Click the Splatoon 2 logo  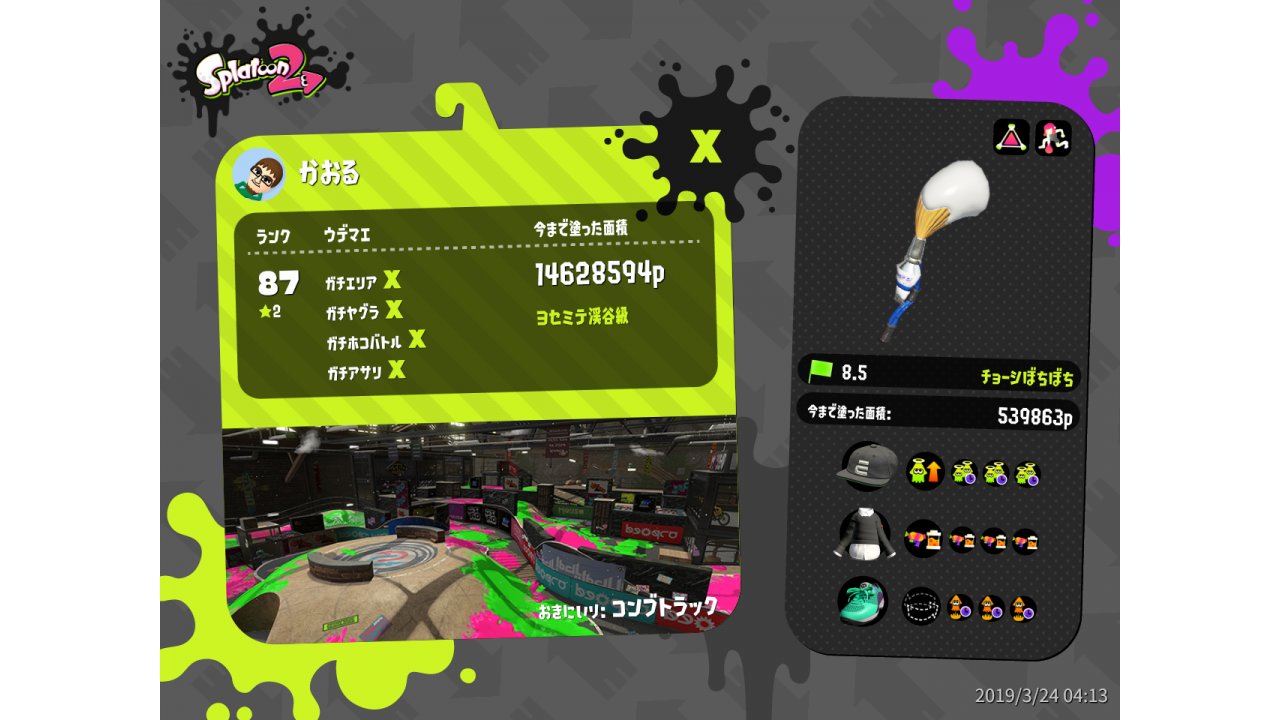pyautogui.click(x=259, y=75)
